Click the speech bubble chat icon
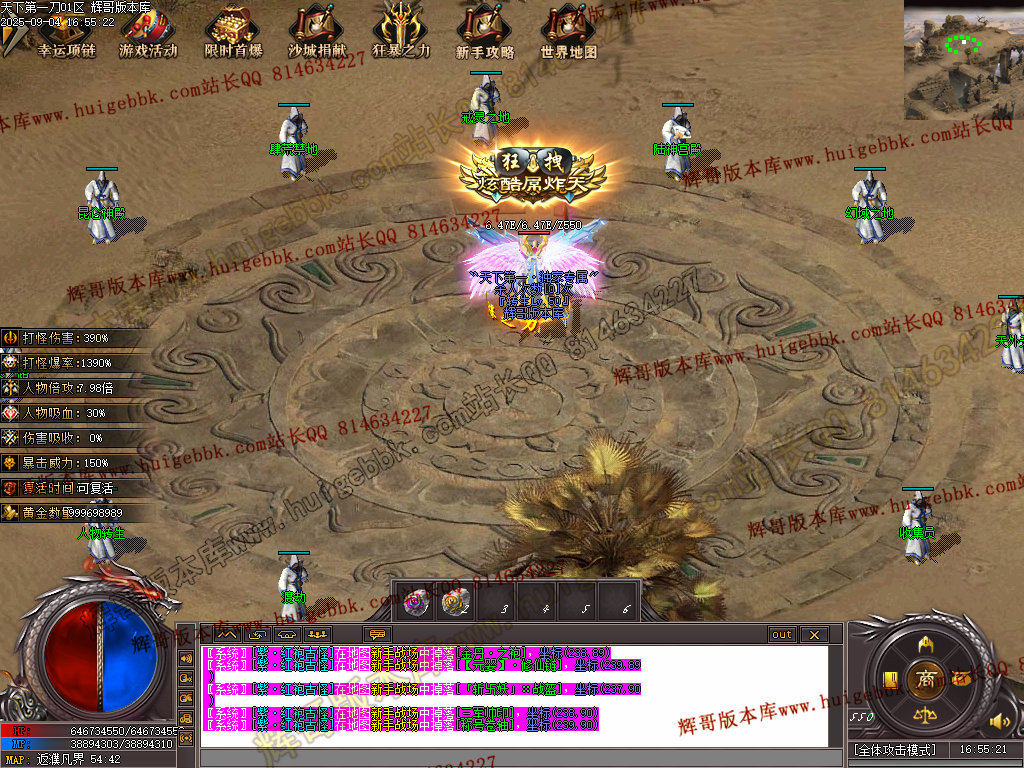This screenshot has width=1024, height=768. click(x=378, y=634)
